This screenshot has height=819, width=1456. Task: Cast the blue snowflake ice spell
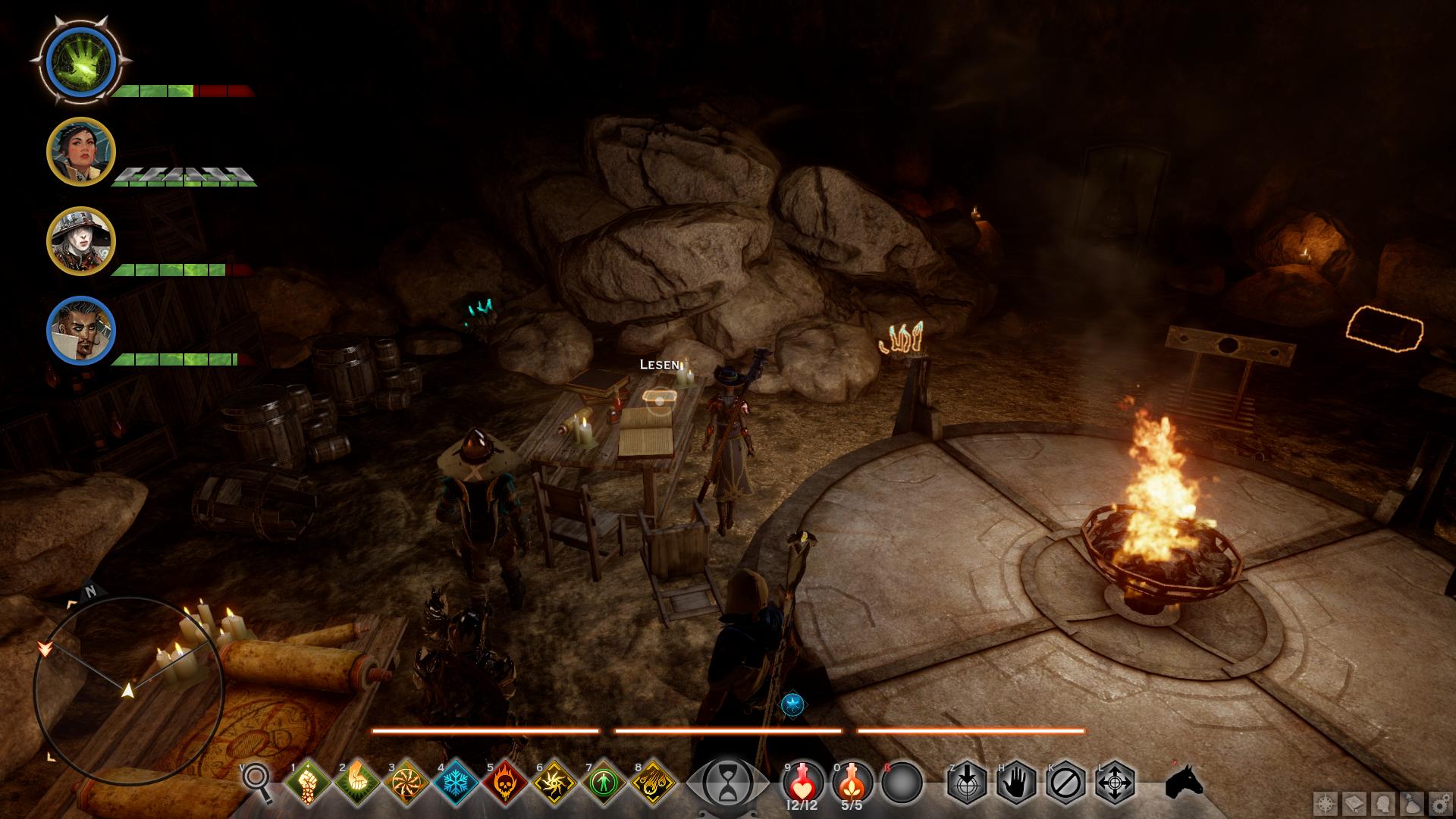(x=456, y=782)
